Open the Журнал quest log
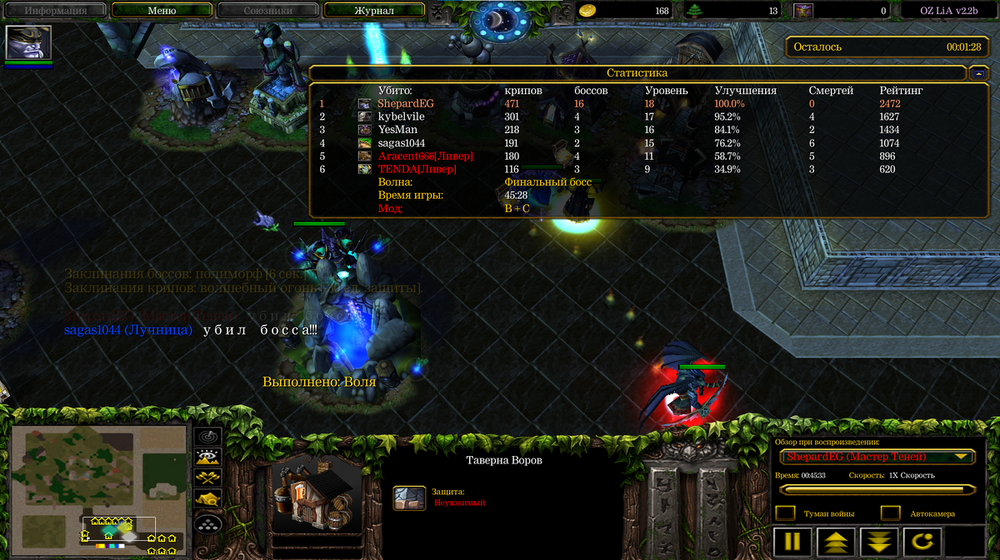1000x560 pixels. (374, 11)
